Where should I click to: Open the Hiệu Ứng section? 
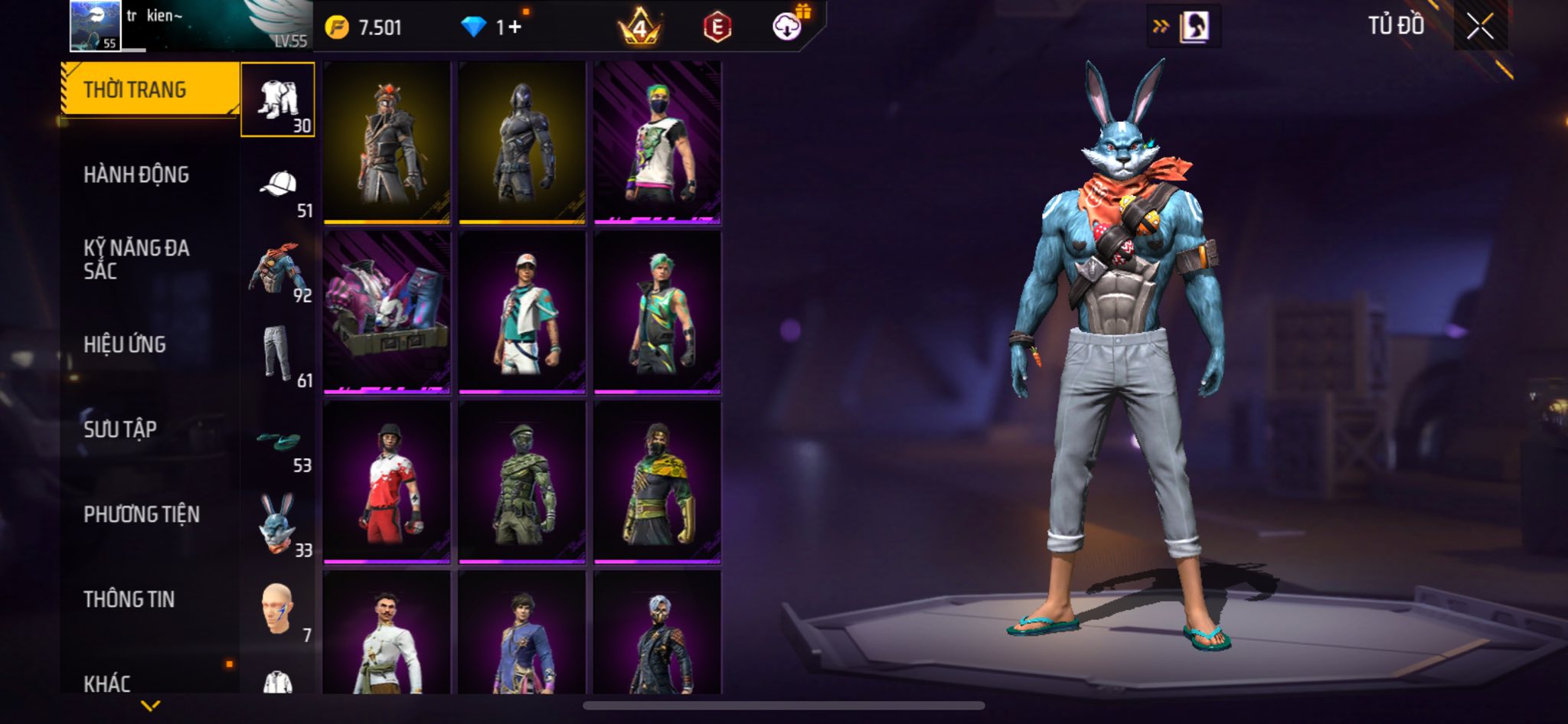click(x=125, y=344)
